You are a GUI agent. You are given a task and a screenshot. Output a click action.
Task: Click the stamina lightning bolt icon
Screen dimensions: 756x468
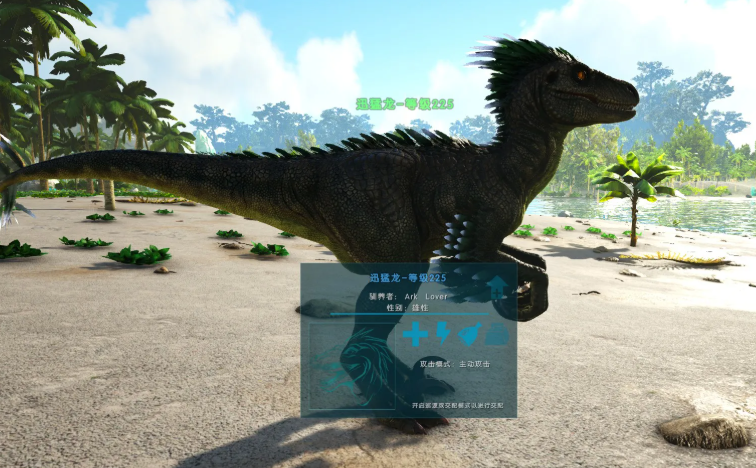[443, 334]
